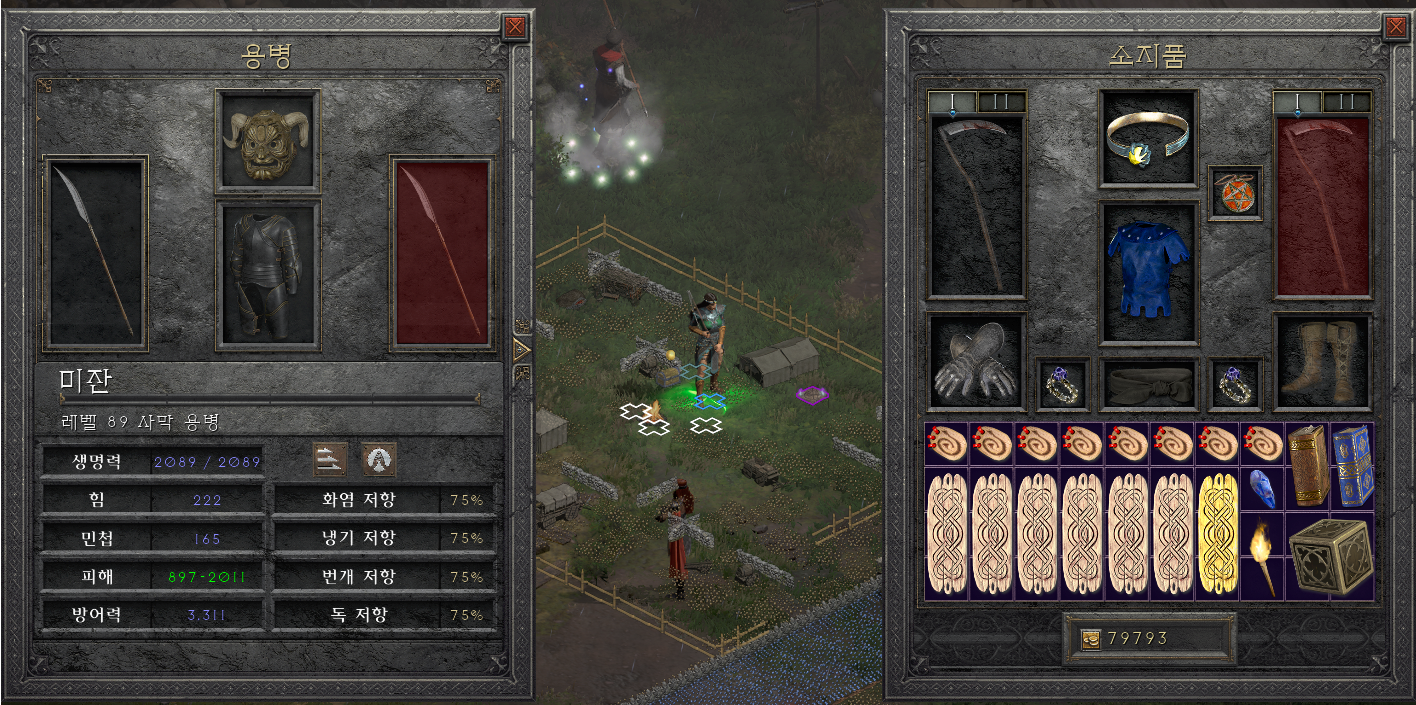Image resolution: width=1416 pixels, height=705 pixels.
Task: Pick up the flaming torch charm
Action: tap(1262, 557)
